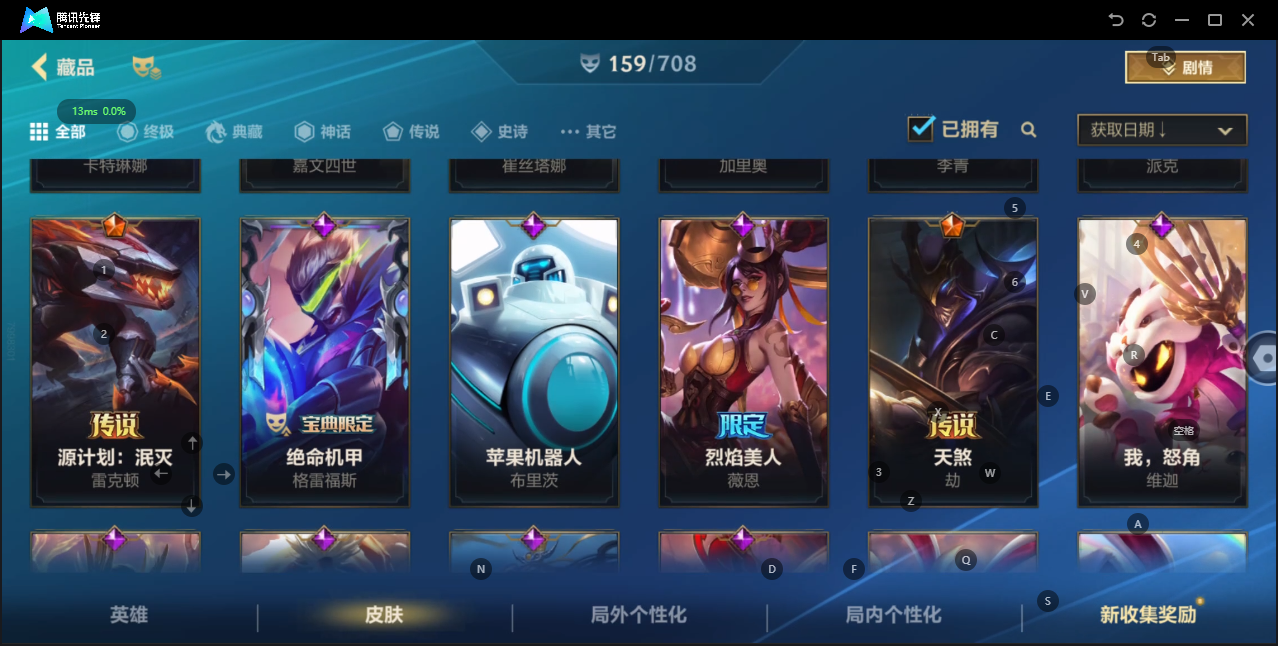Open the 剧情 story button
Viewport: 1278px width, 646px height.
click(x=1185, y=68)
